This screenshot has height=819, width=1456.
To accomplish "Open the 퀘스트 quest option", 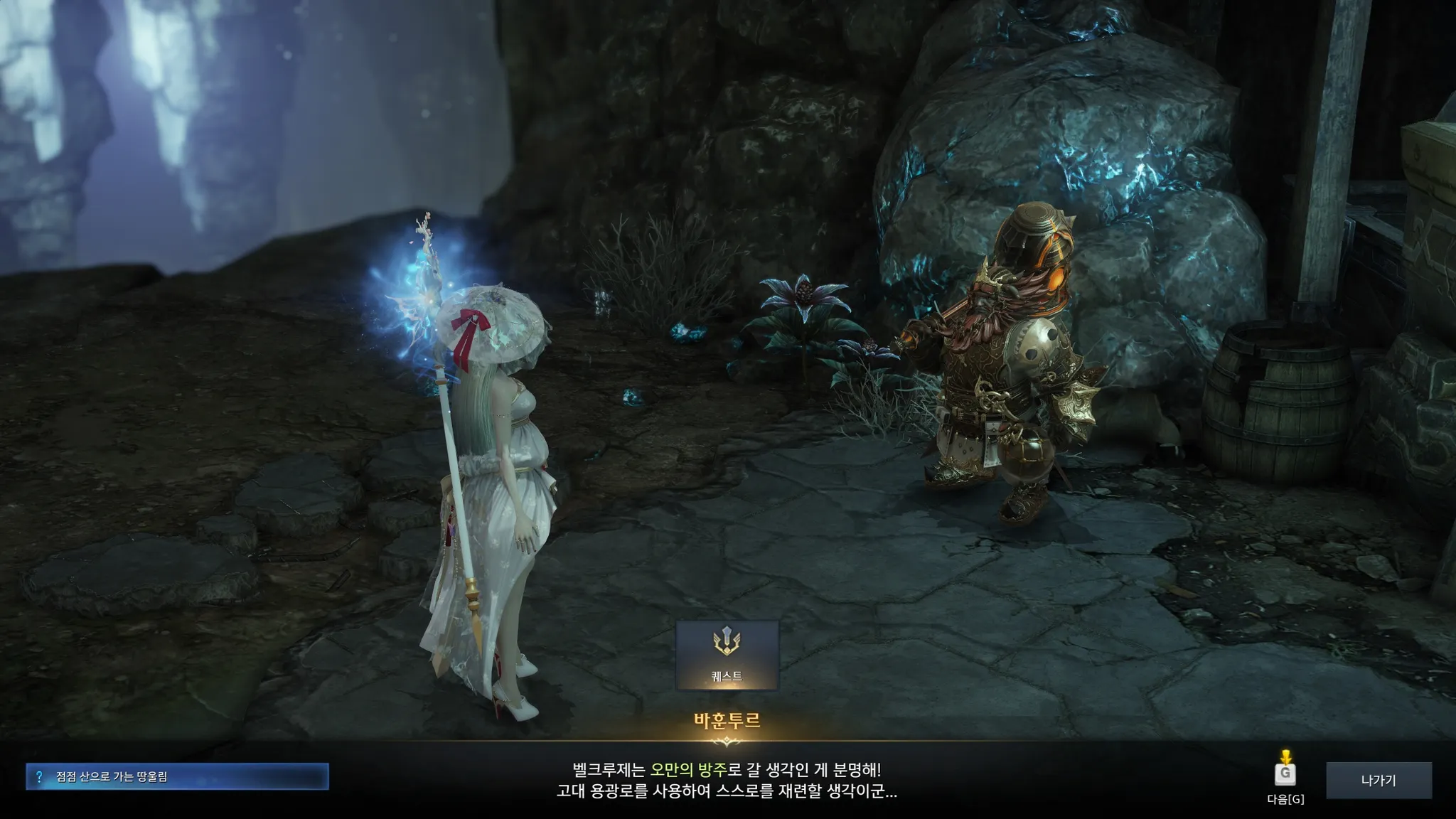I will [727, 655].
